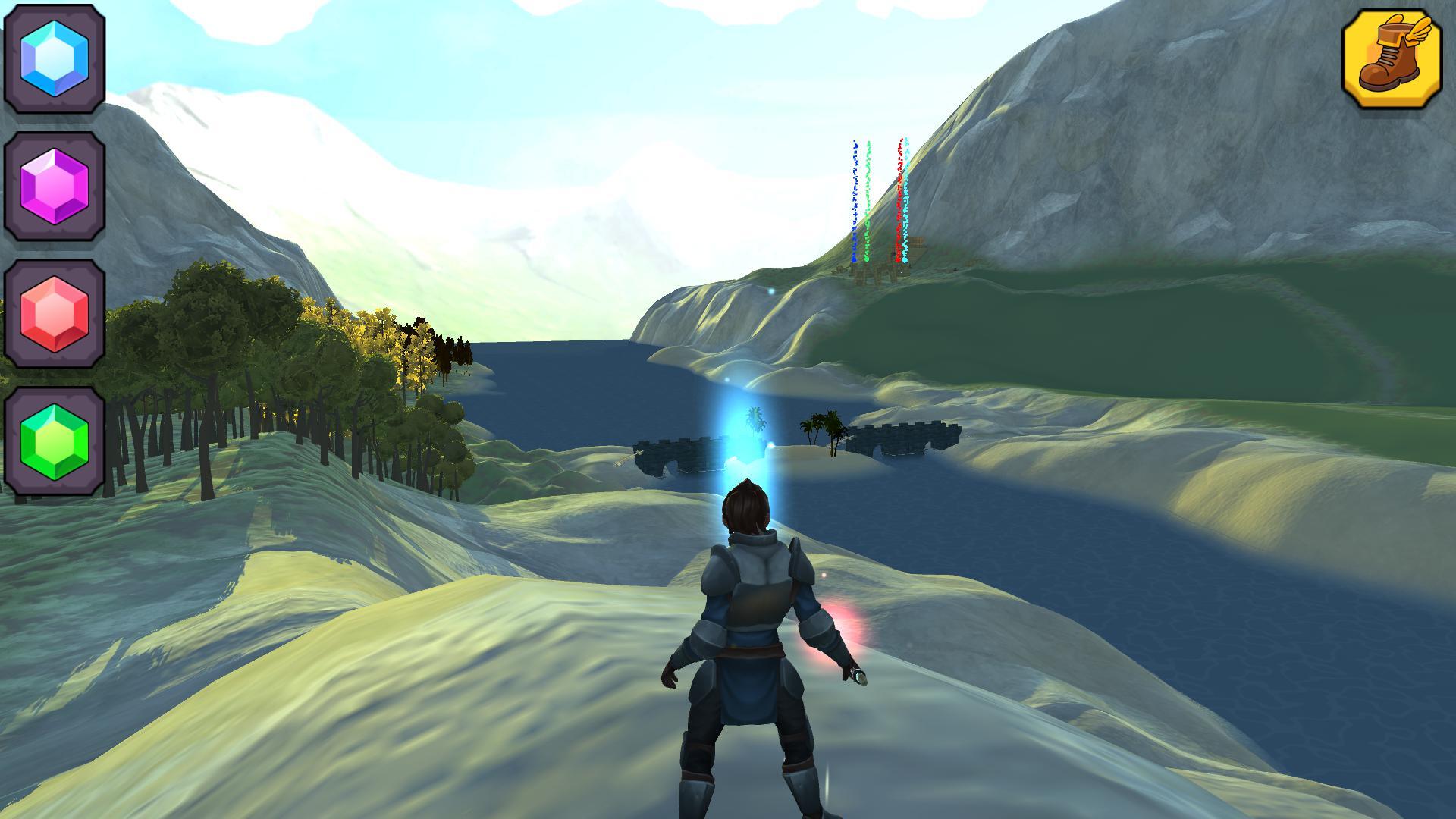The image size is (1456, 819).
Task: Activate the red gem slot
Action: pos(55,313)
